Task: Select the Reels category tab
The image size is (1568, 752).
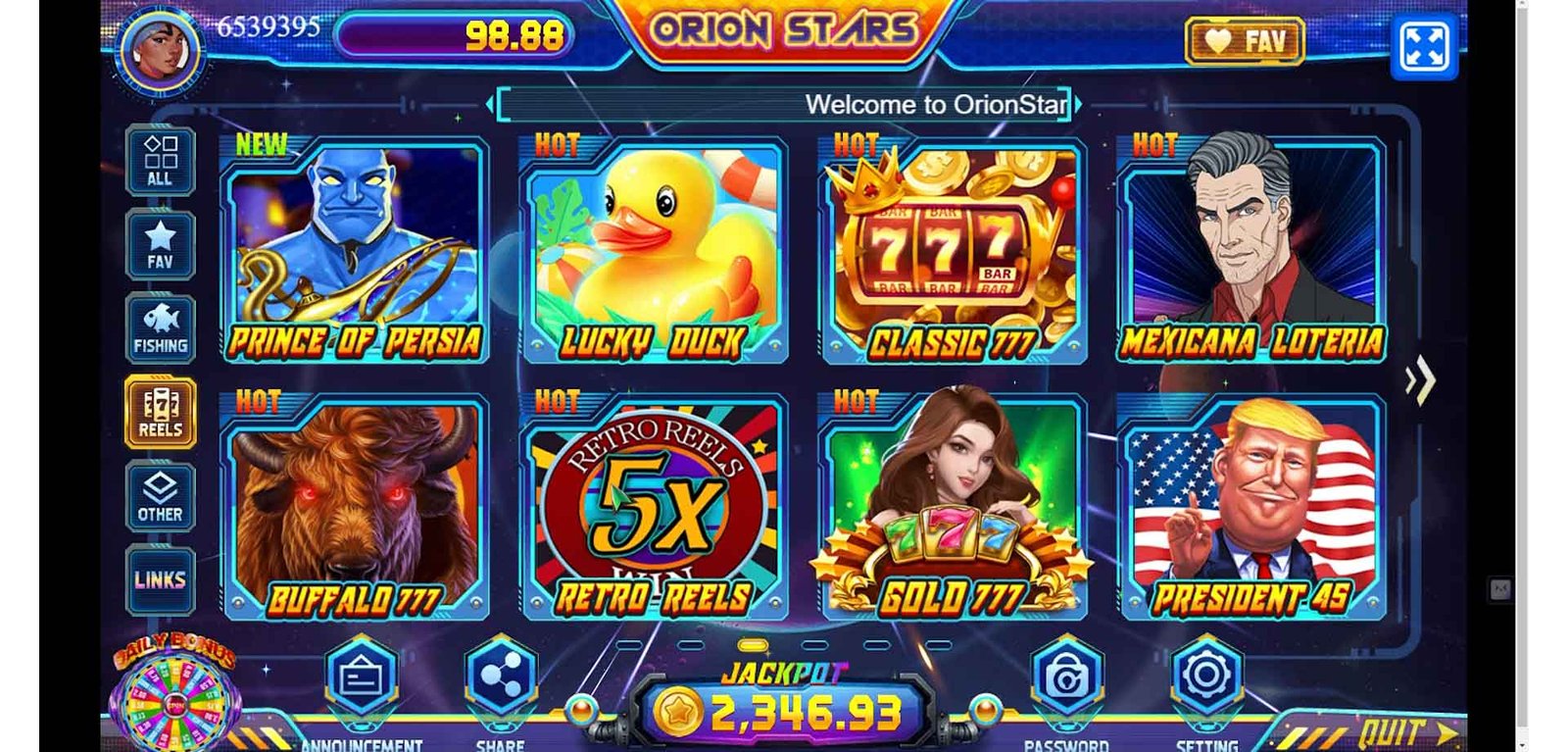Action: (x=160, y=413)
